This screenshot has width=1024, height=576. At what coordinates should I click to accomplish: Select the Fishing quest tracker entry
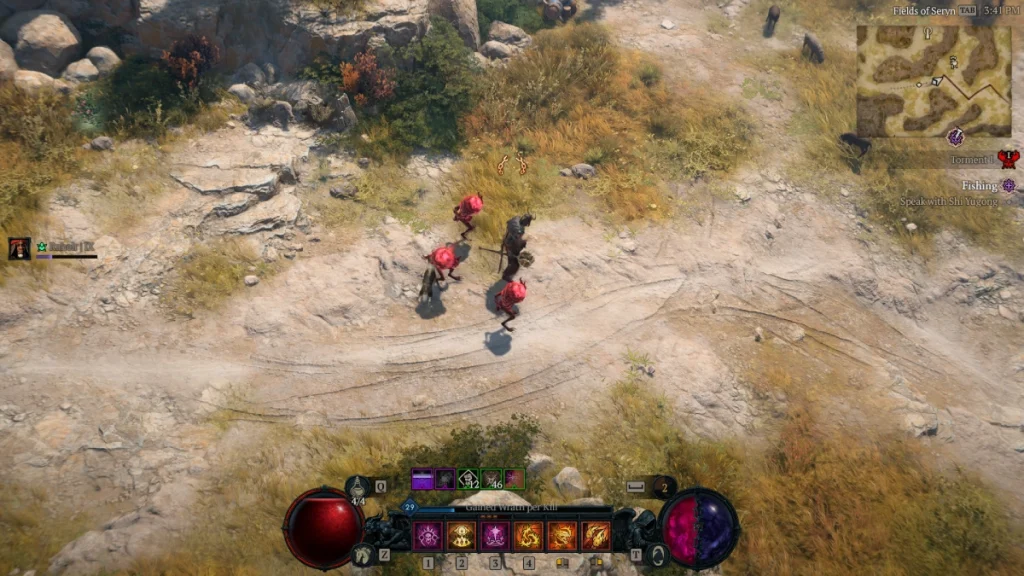987,186
